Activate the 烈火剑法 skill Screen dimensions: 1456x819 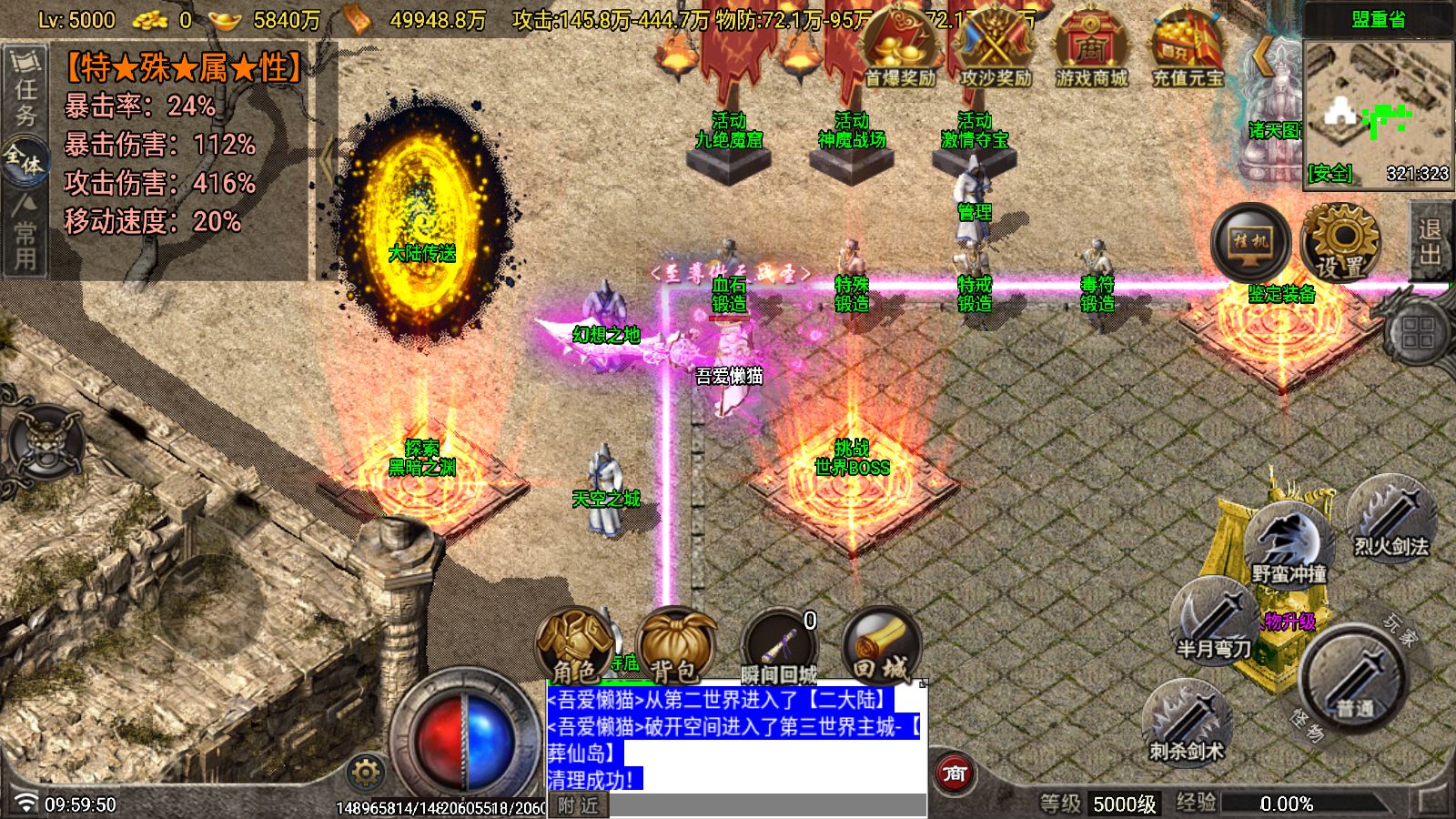(x=1390, y=522)
